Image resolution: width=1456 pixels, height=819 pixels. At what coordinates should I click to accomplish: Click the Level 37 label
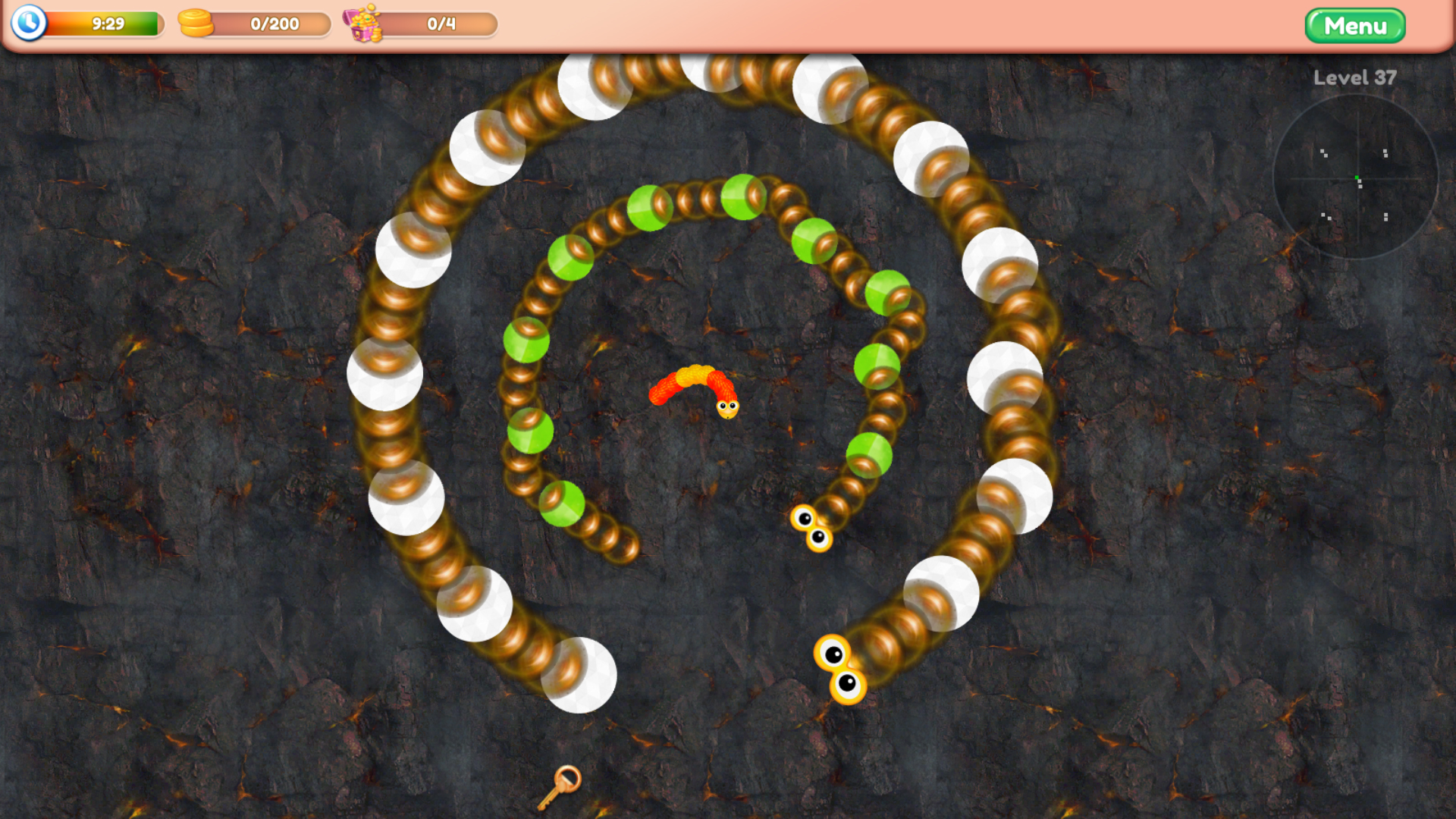click(x=1354, y=78)
